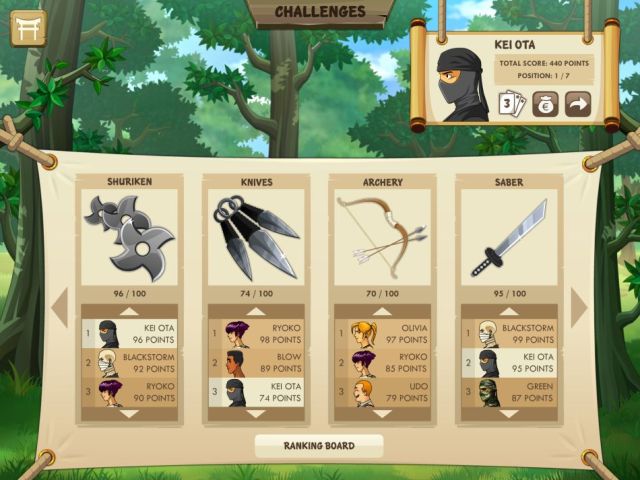Click the torii gate home button

(28, 28)
